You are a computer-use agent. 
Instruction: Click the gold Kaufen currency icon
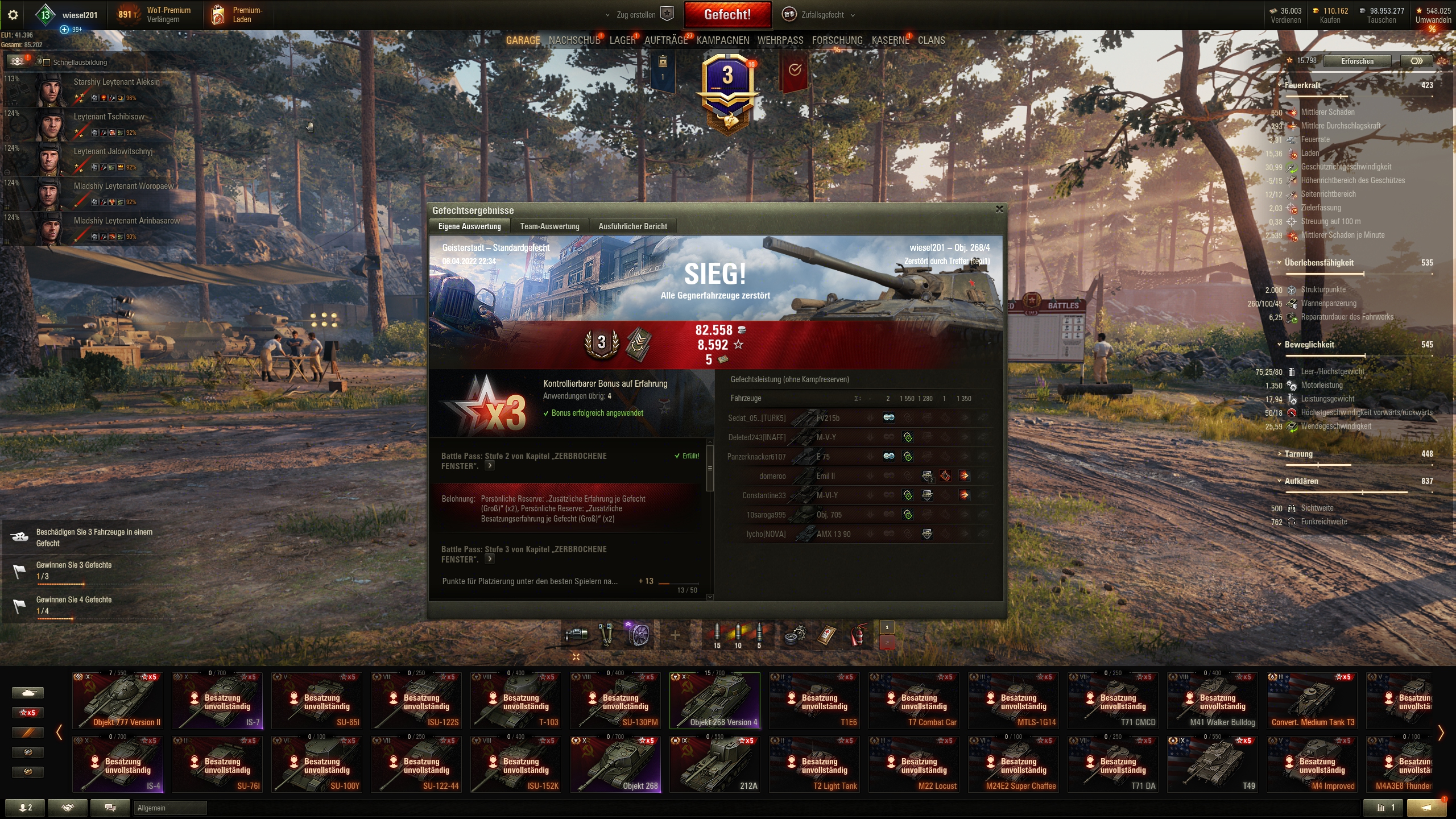(x=1317, y=10)
